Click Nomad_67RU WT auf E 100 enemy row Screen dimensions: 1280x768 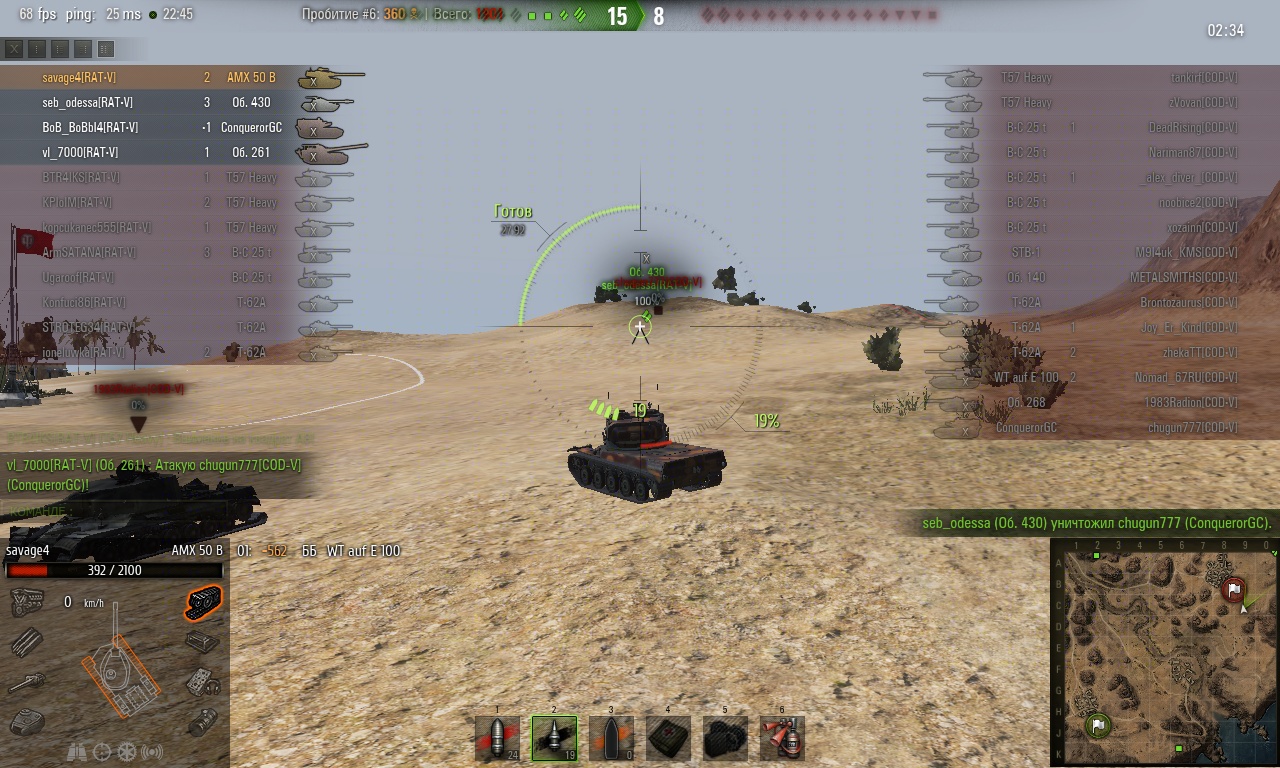pyautogui.click(x=1100, y=377)
